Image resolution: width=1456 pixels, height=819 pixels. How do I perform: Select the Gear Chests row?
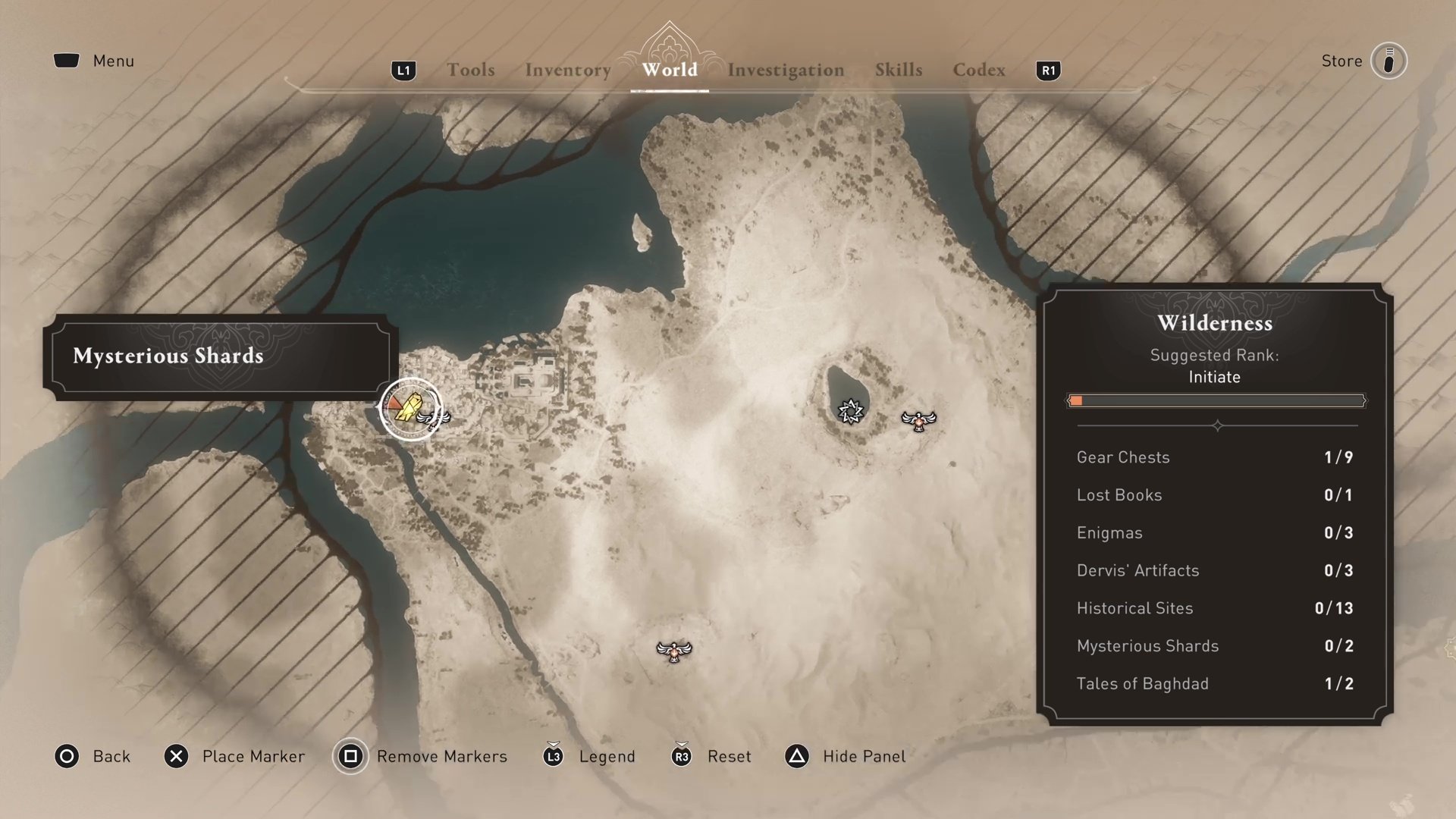[1215, 457]
